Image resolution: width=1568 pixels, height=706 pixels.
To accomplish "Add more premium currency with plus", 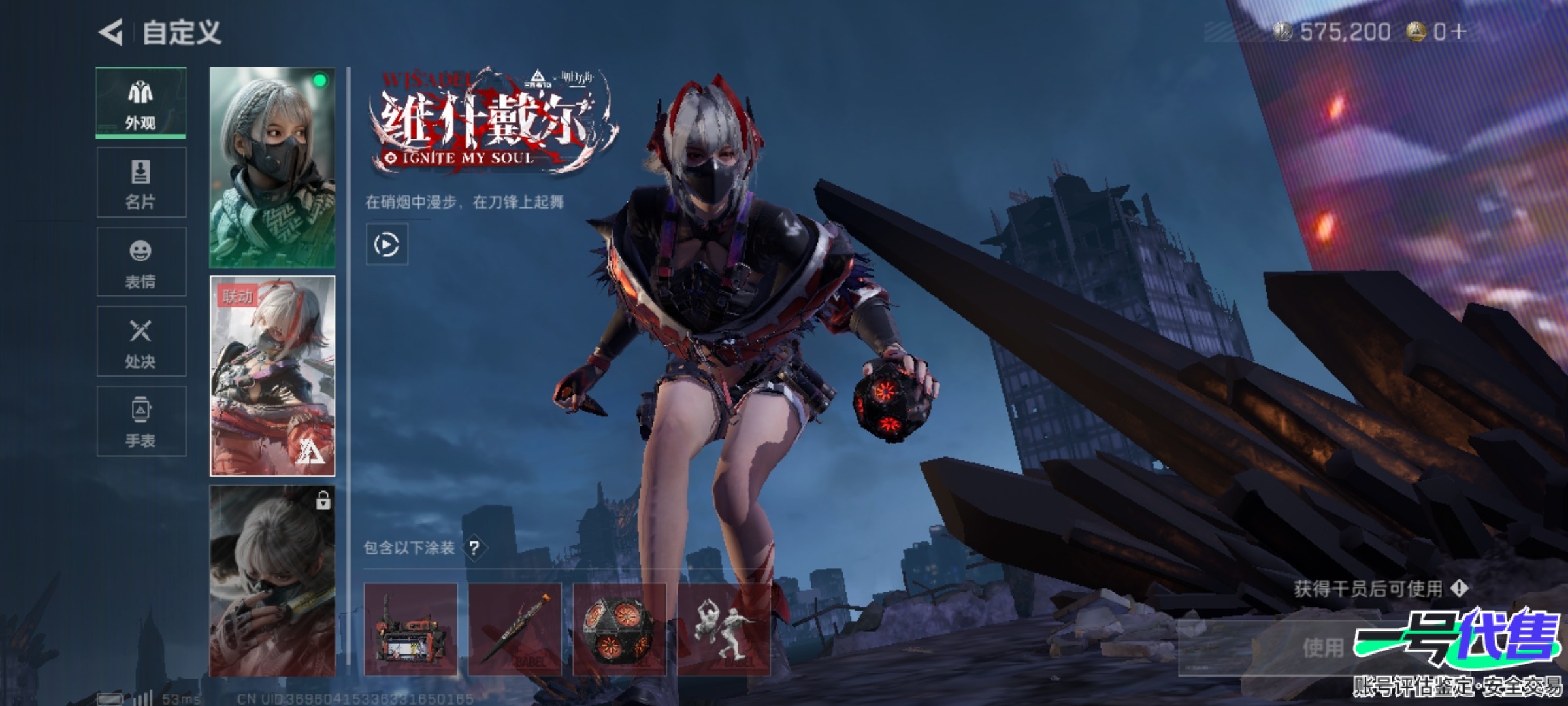I will [x=1460, y=31].
